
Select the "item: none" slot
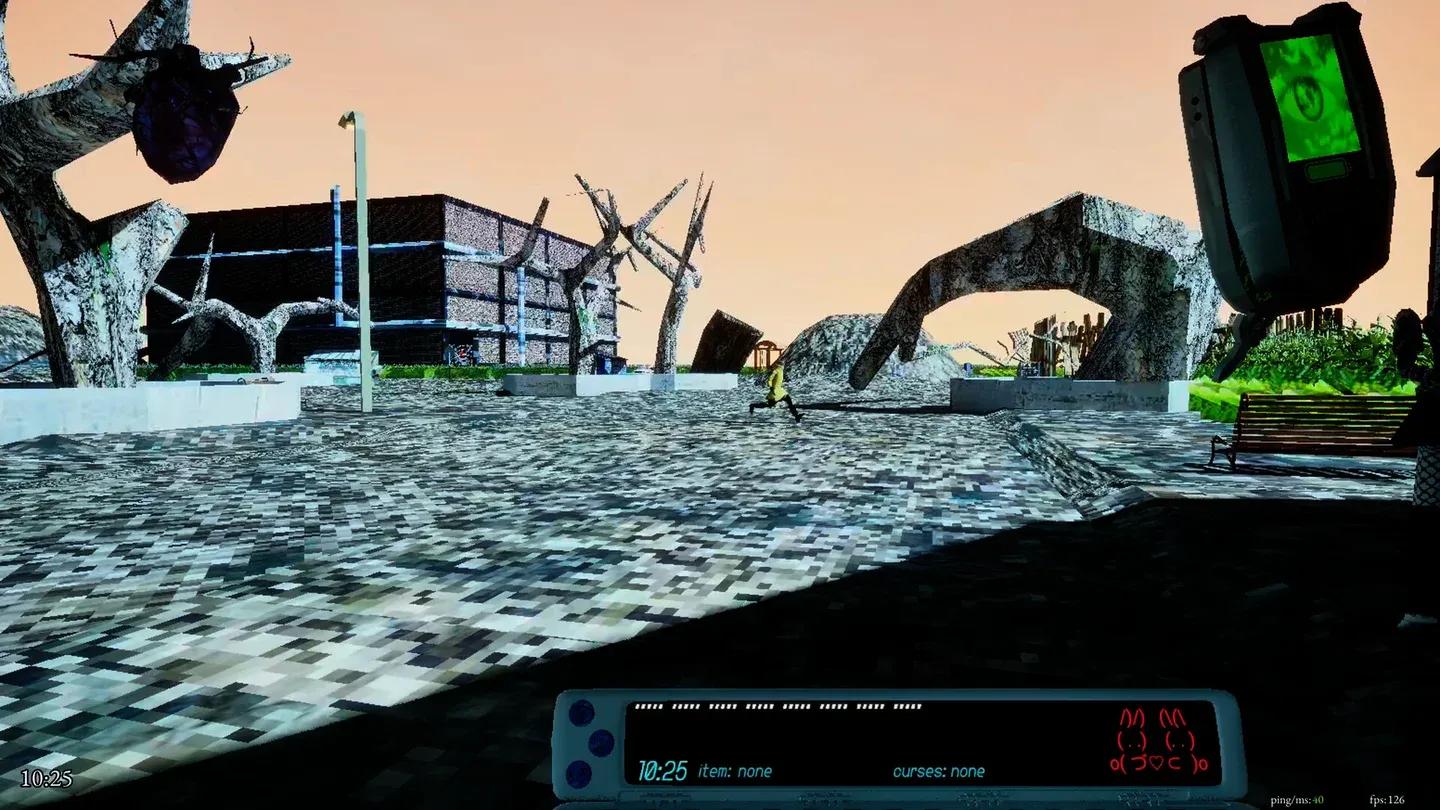pos(735,772)
